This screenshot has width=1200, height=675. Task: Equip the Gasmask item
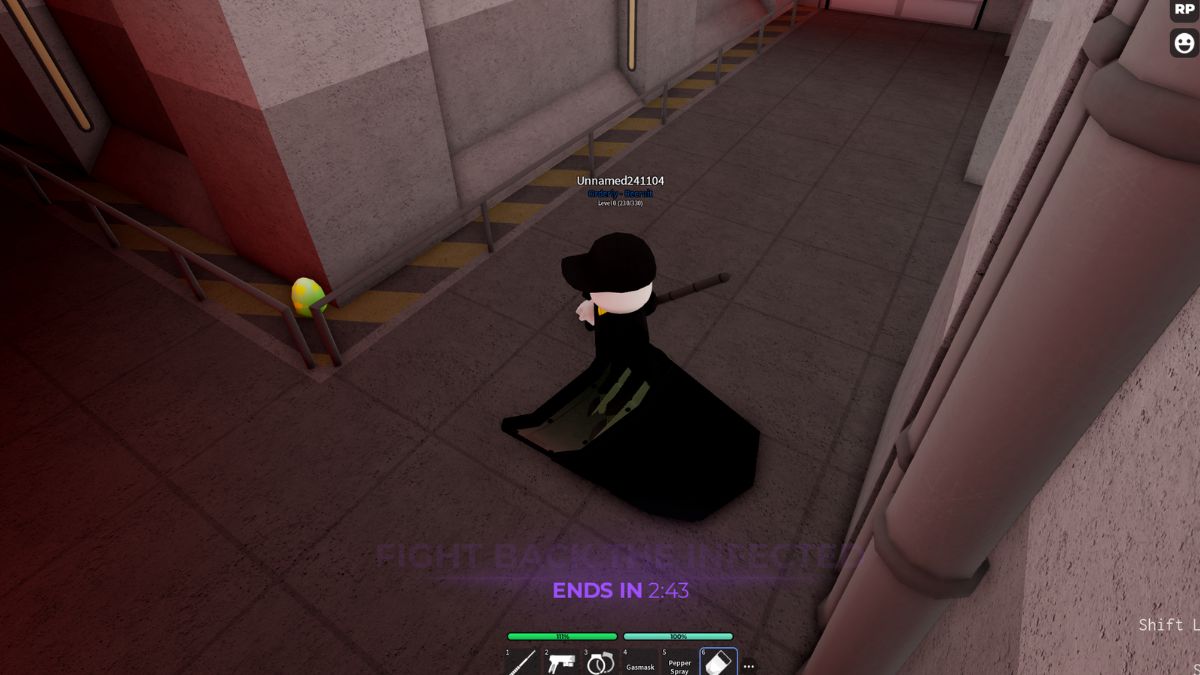coord(640,662)
